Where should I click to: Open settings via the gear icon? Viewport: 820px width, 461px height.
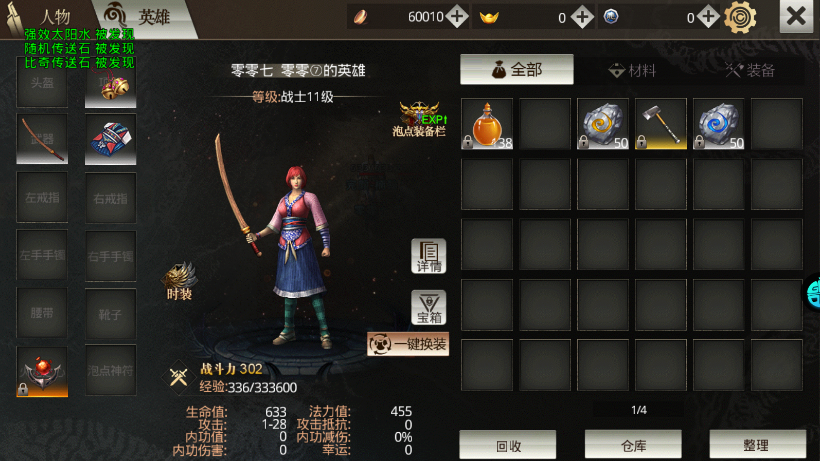pos(741,17)
